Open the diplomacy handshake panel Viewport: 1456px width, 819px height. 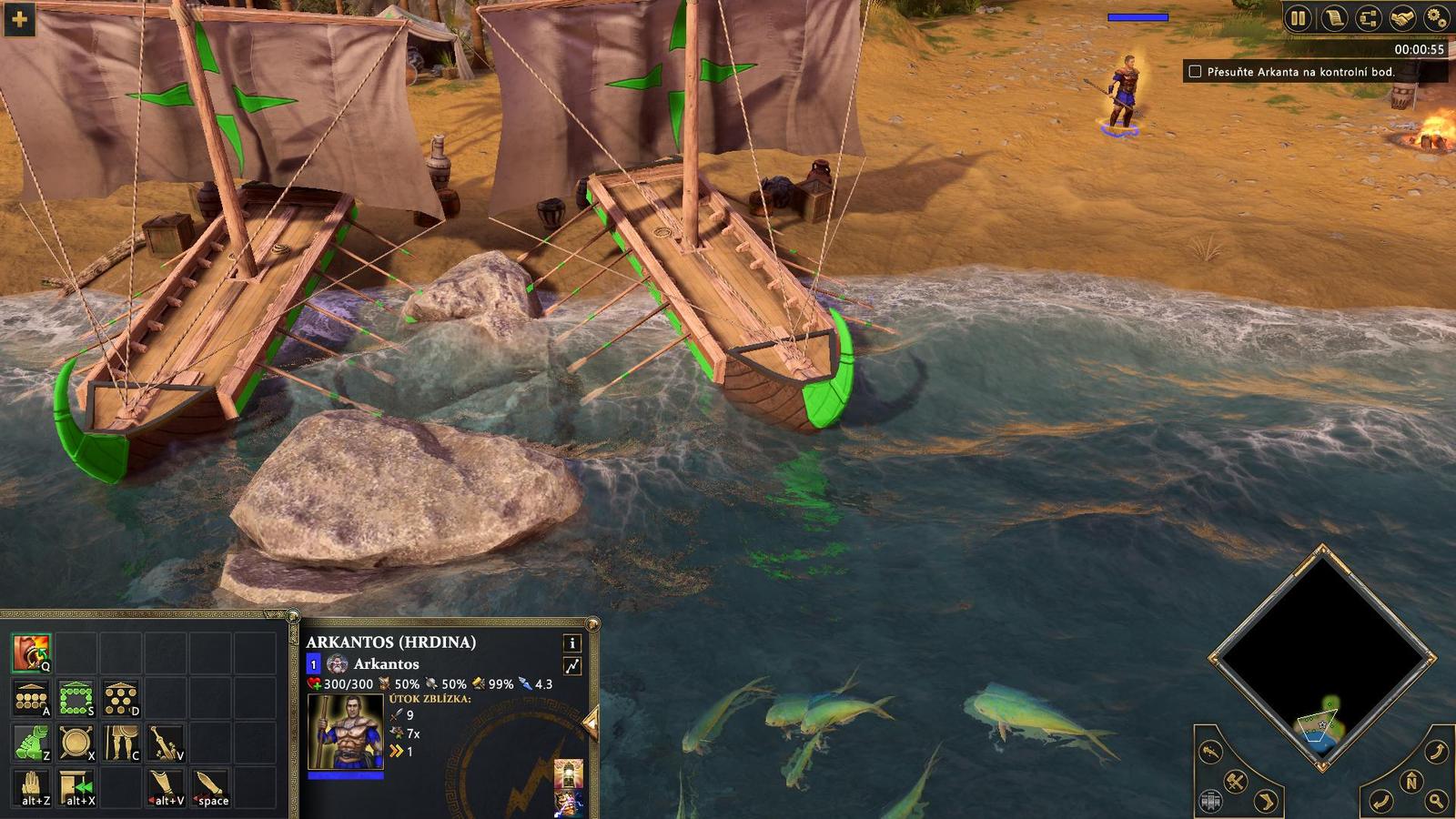pyautogui.click(x=1401, y=18)
